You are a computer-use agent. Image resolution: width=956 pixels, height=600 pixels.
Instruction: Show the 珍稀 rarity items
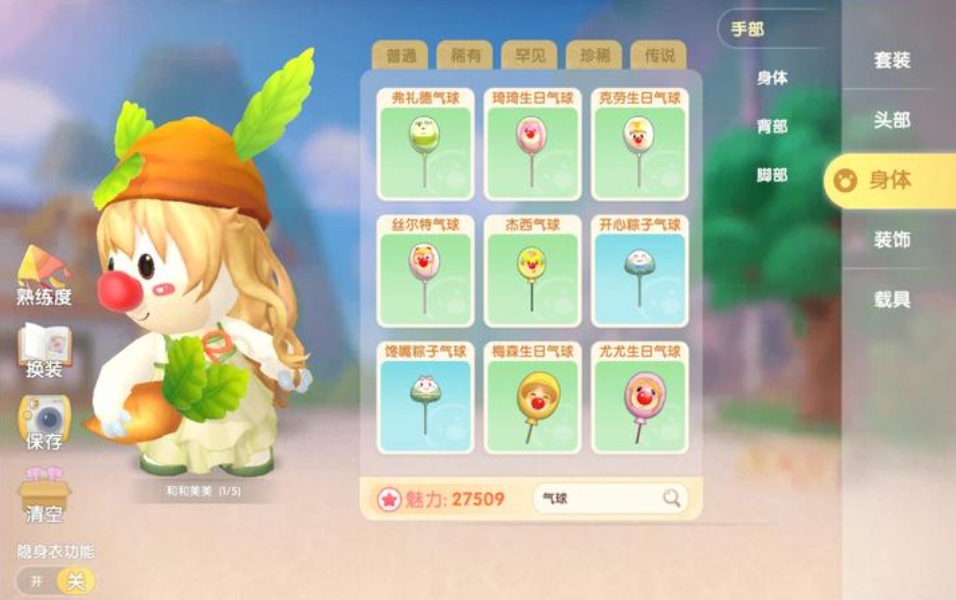click(x=594, y=56)
